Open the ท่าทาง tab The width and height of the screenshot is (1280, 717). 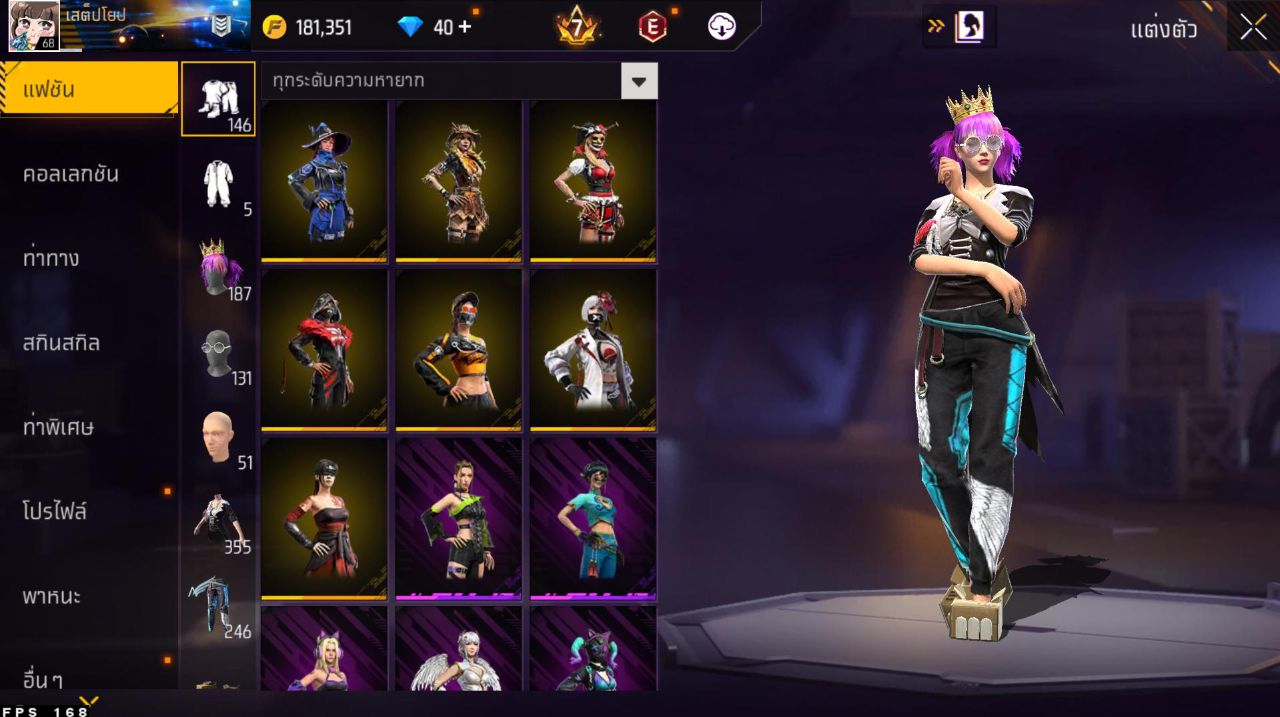(x=51, y=258)
